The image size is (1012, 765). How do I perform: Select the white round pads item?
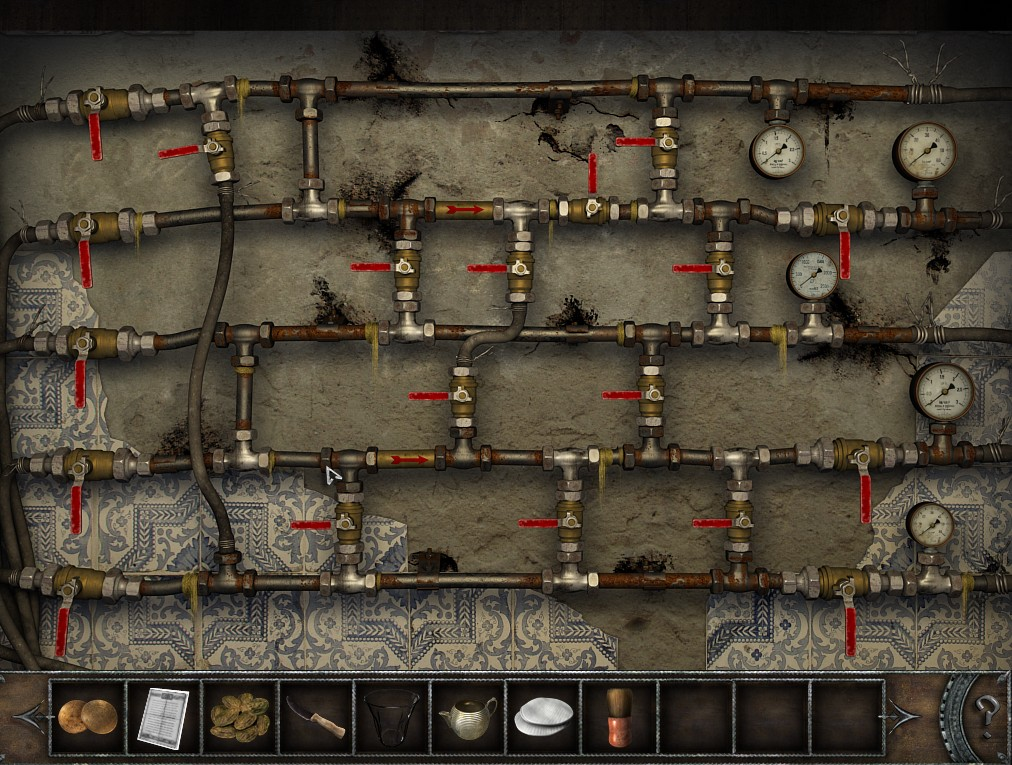click(543, 717)
